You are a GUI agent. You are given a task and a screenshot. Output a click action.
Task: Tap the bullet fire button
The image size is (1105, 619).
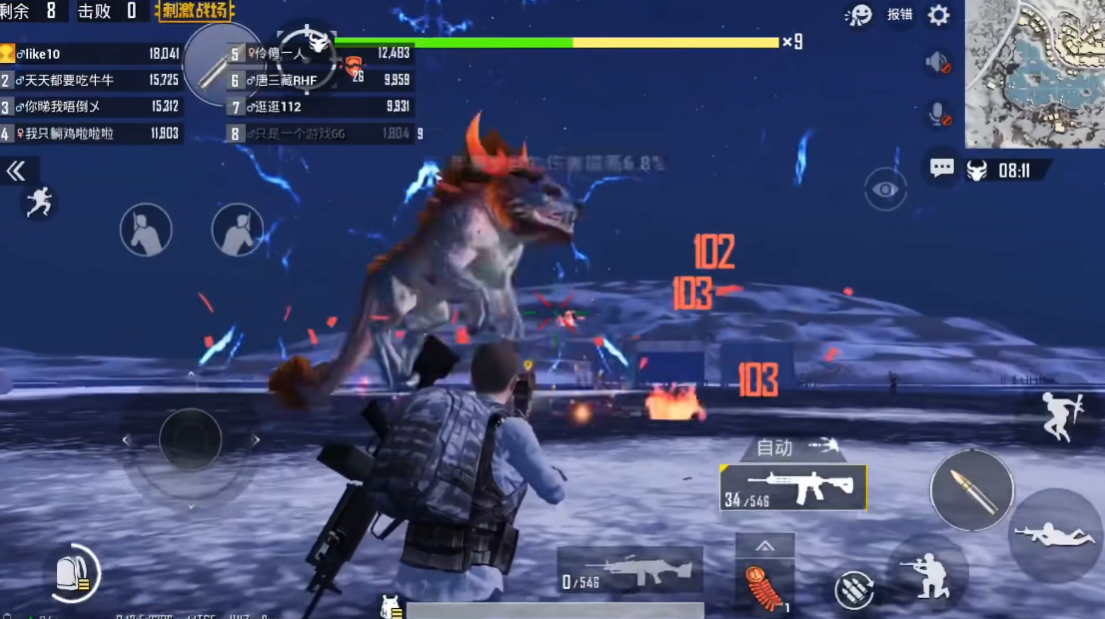971,490
